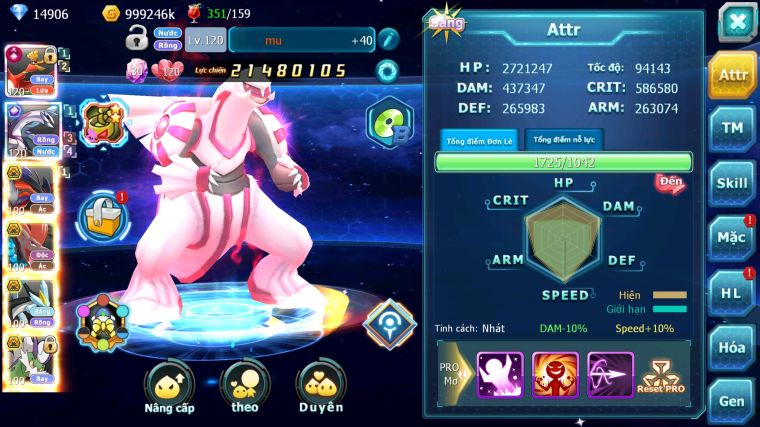Switch to the Attr tab
Image resolution: width=760 pixels, height=427 pixels.
(732, 75)
